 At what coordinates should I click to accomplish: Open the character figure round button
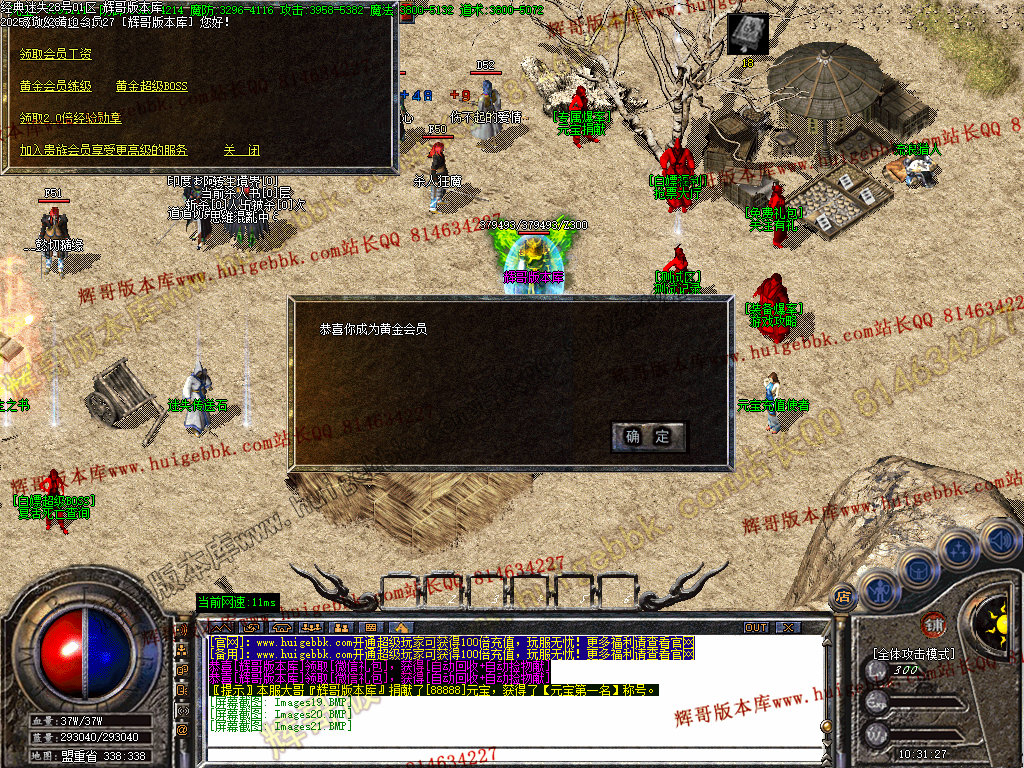[878, 589]
